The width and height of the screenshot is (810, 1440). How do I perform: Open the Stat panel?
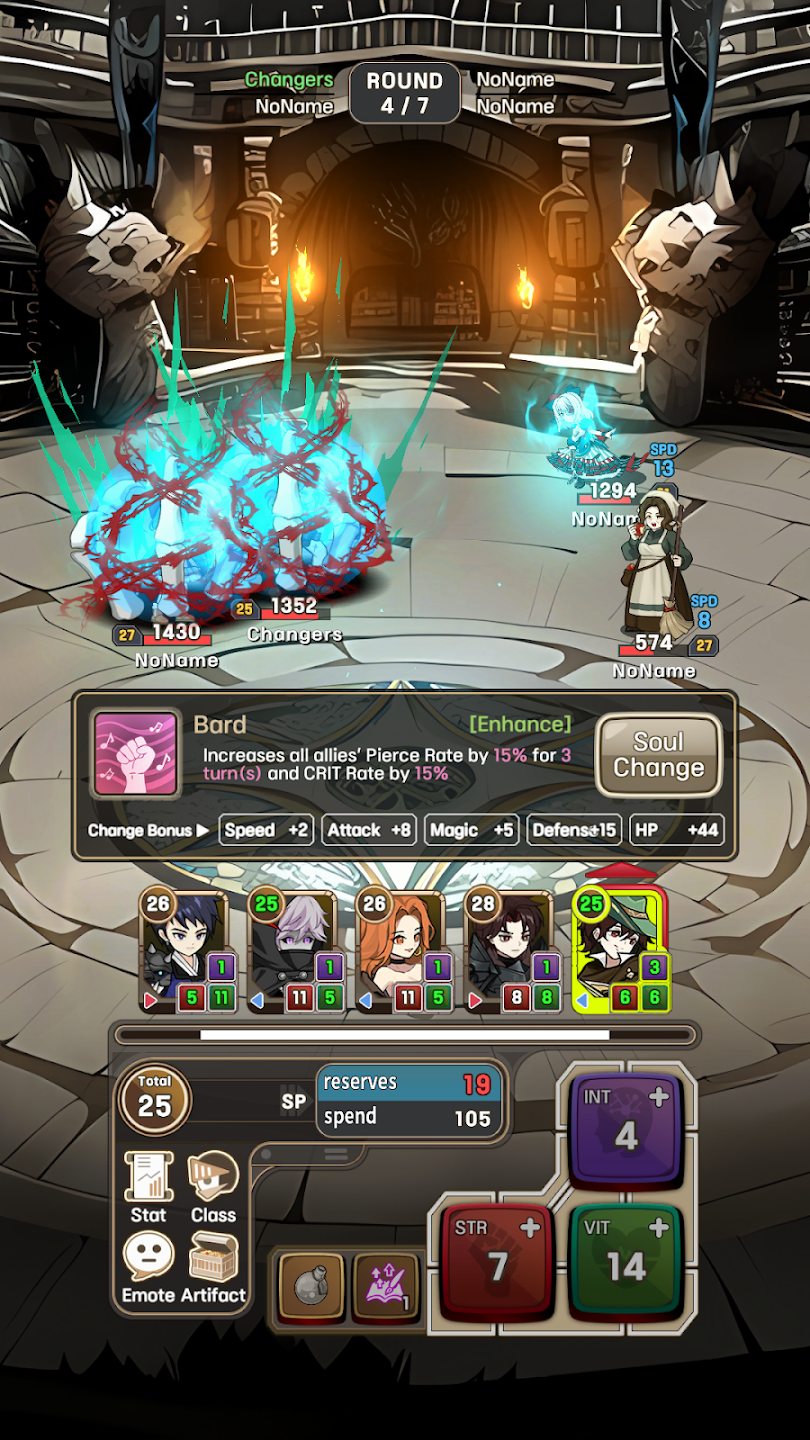pyautogui.click(x=148, y=1187)
